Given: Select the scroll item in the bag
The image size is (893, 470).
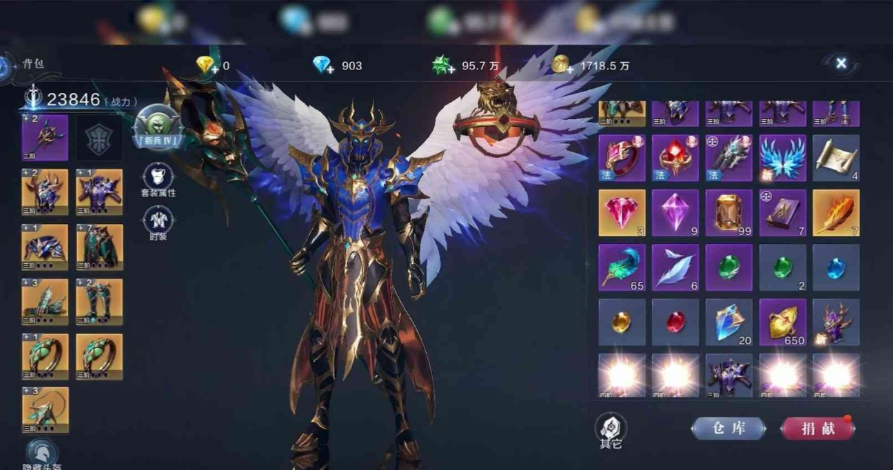Looking at the screenshot, I should pyautogui.click(x=836, y=158).
